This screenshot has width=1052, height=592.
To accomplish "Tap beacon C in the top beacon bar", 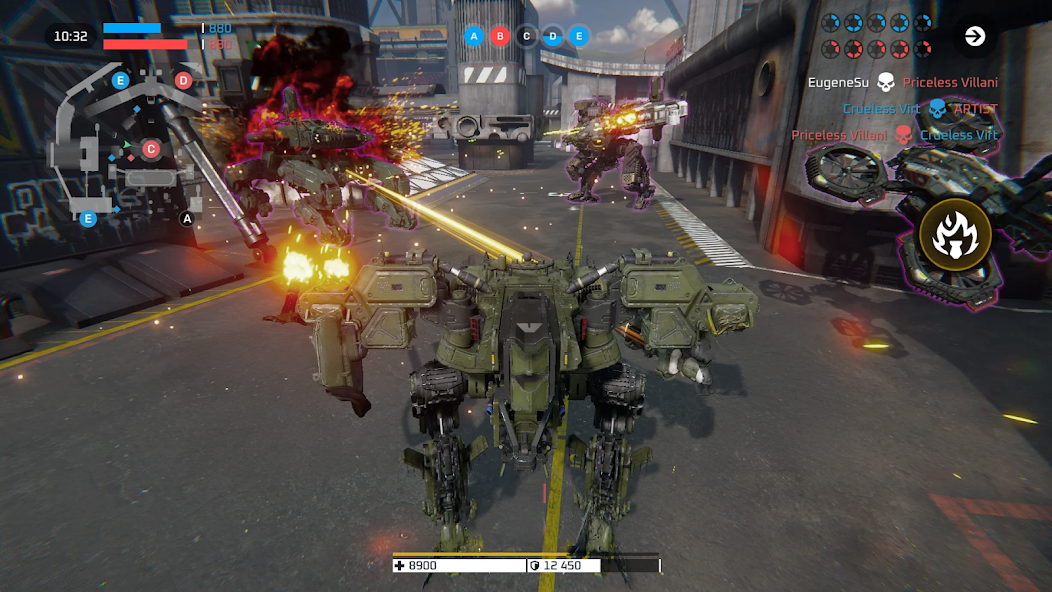I will (x=527, y=37).
